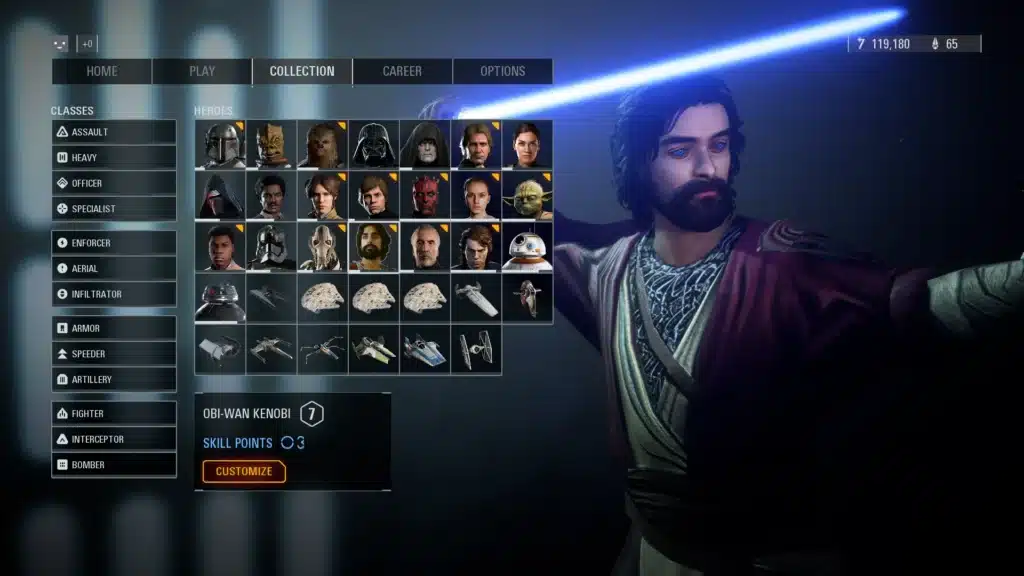This screenshot has height=576, width=1024.
Task: Select the Chewbacca hero portrait
Action: point(323,145)
